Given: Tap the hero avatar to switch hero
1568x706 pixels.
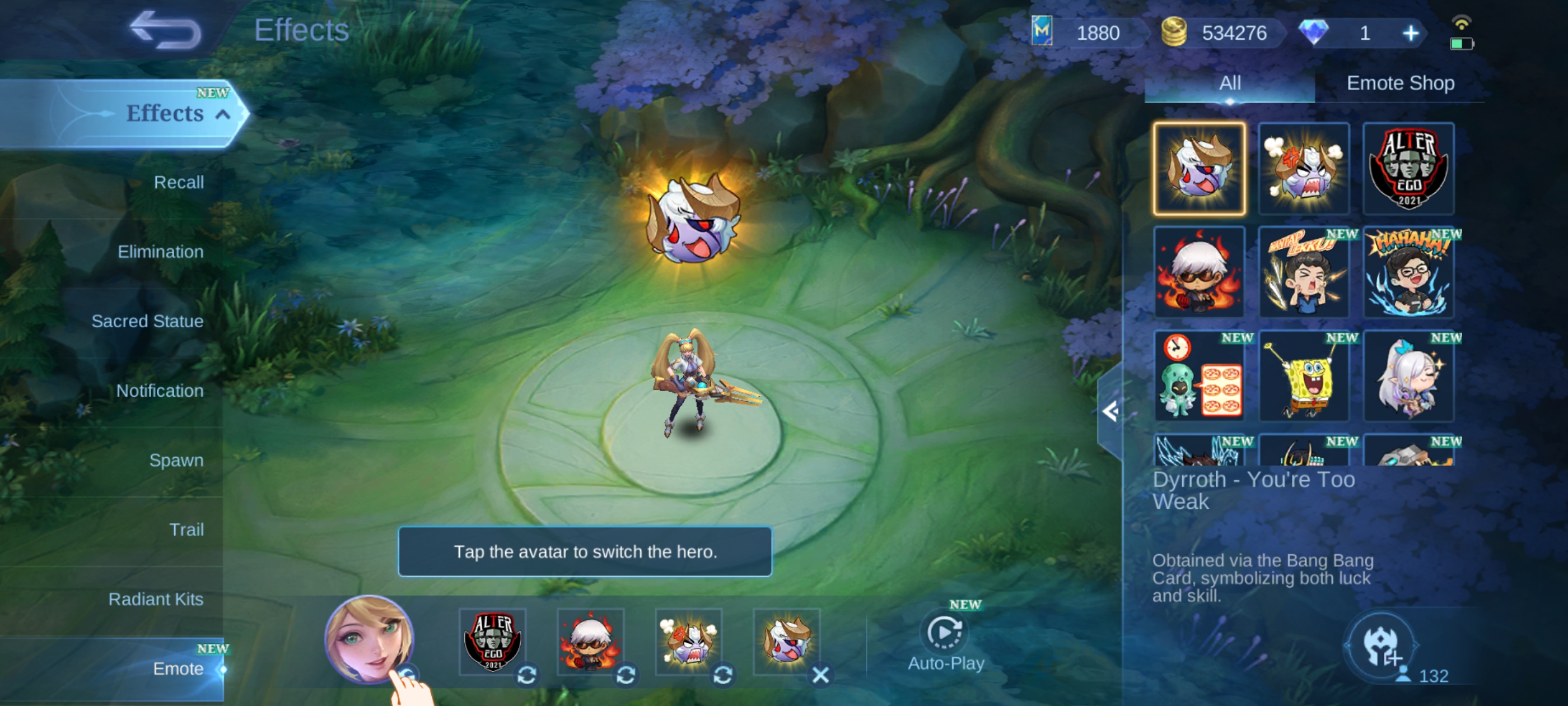Looking at the screenshot, I should pos(369,638).
